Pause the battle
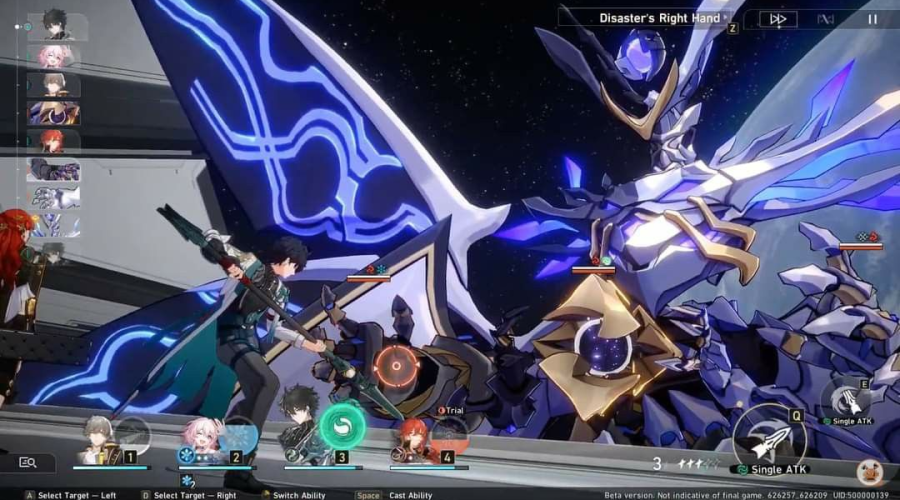Screen dimensions: 900x500 point(872,18)
